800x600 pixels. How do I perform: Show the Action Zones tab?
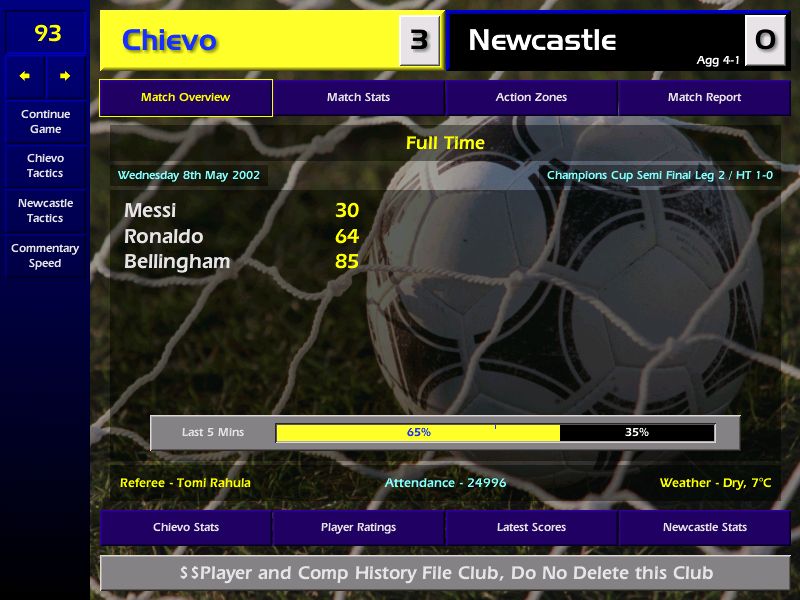coord(531,98)
